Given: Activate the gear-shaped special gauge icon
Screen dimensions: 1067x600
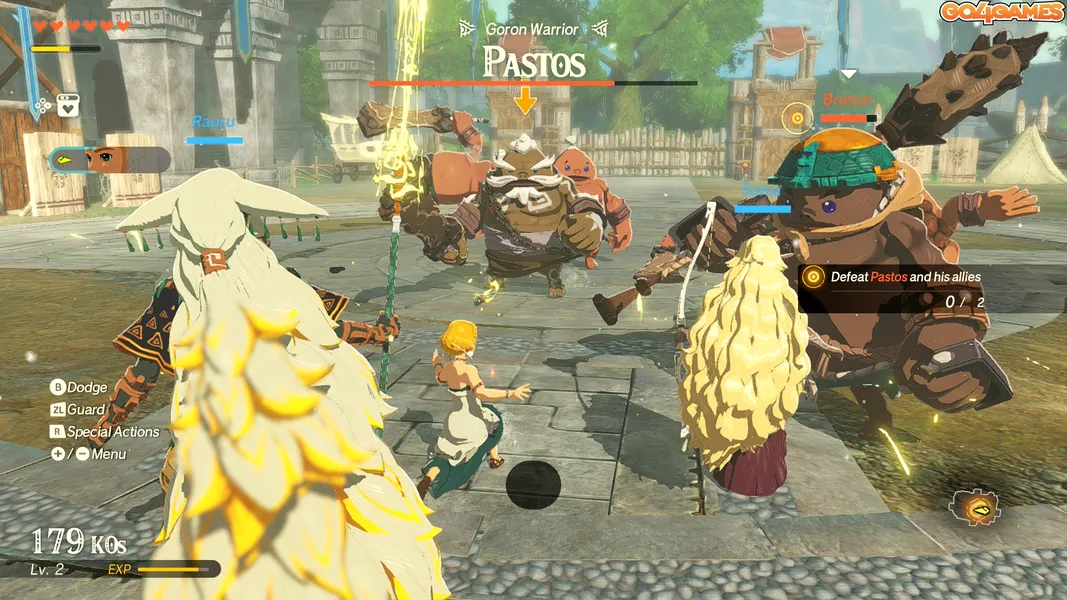Looking at the screenshot, I should pyautogui.click(x=973, y=508).
